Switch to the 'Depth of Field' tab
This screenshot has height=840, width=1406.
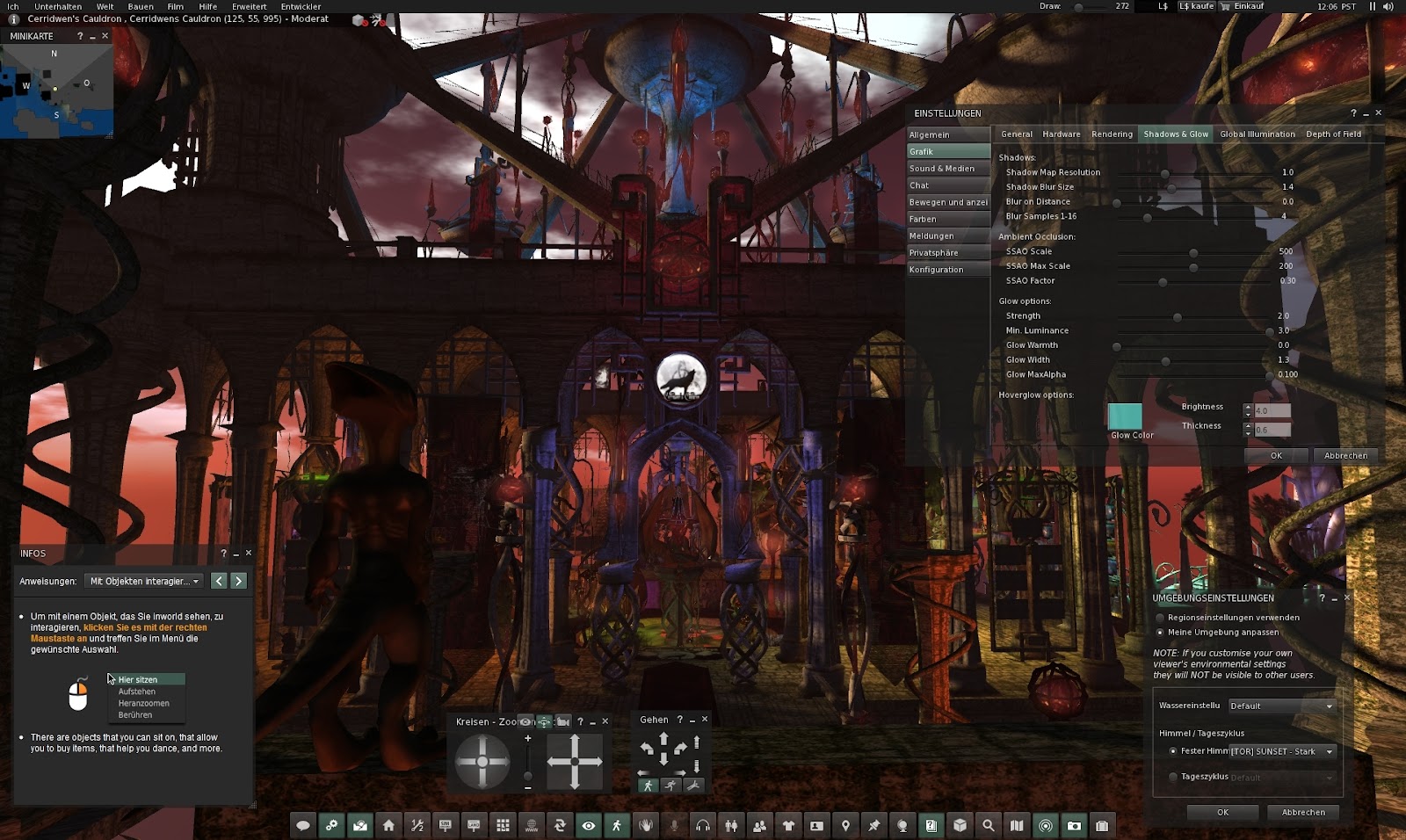click(x=1333, y=134)
